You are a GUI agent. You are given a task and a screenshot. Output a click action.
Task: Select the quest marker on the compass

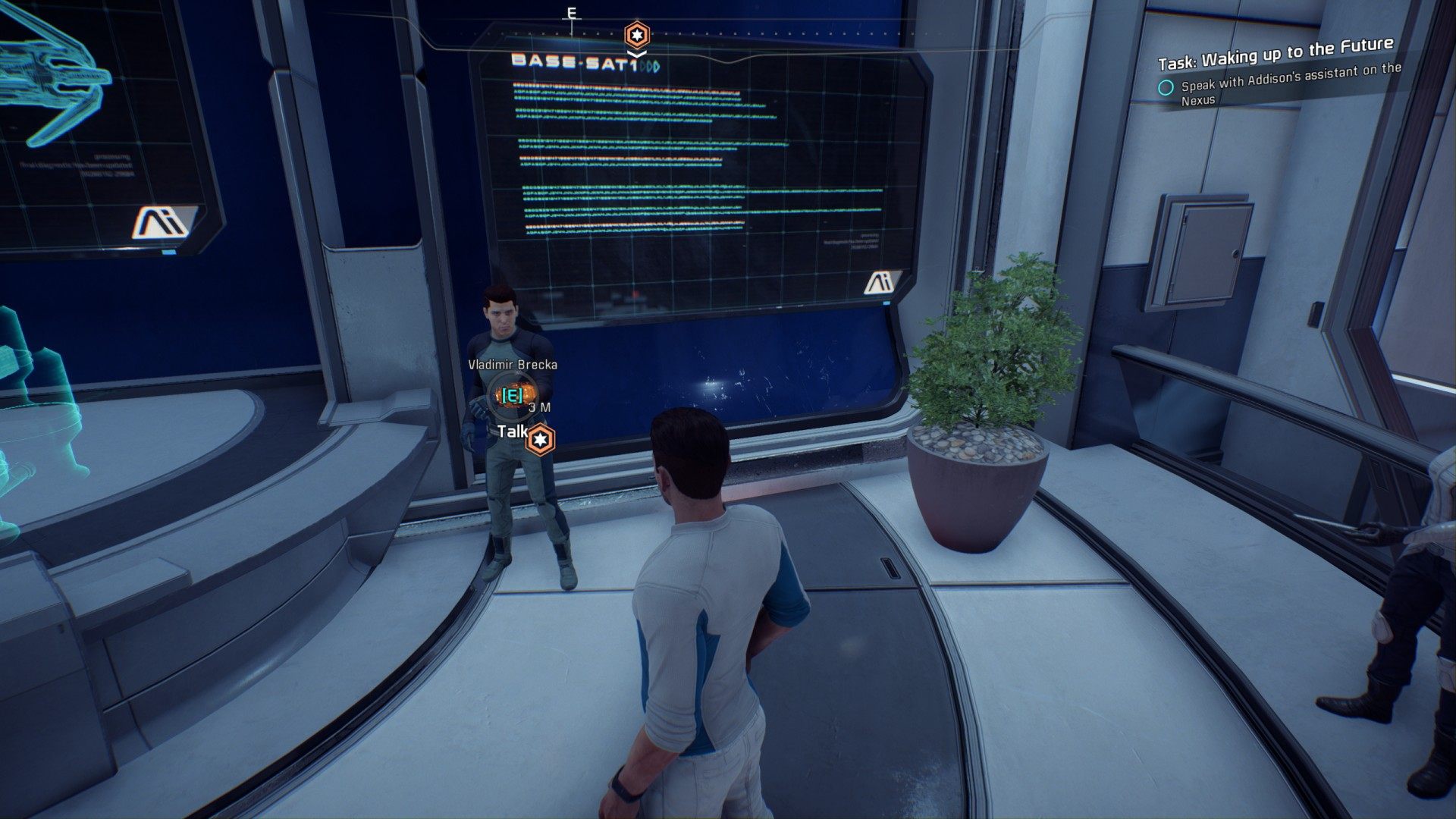(x=636, y=35)
